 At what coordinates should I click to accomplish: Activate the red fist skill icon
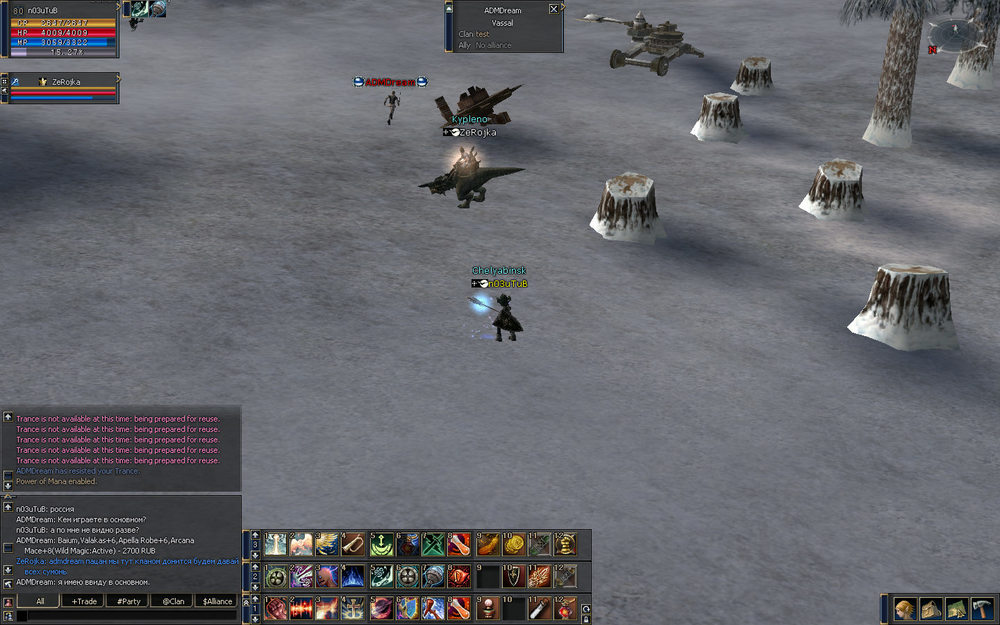point(275,608)
